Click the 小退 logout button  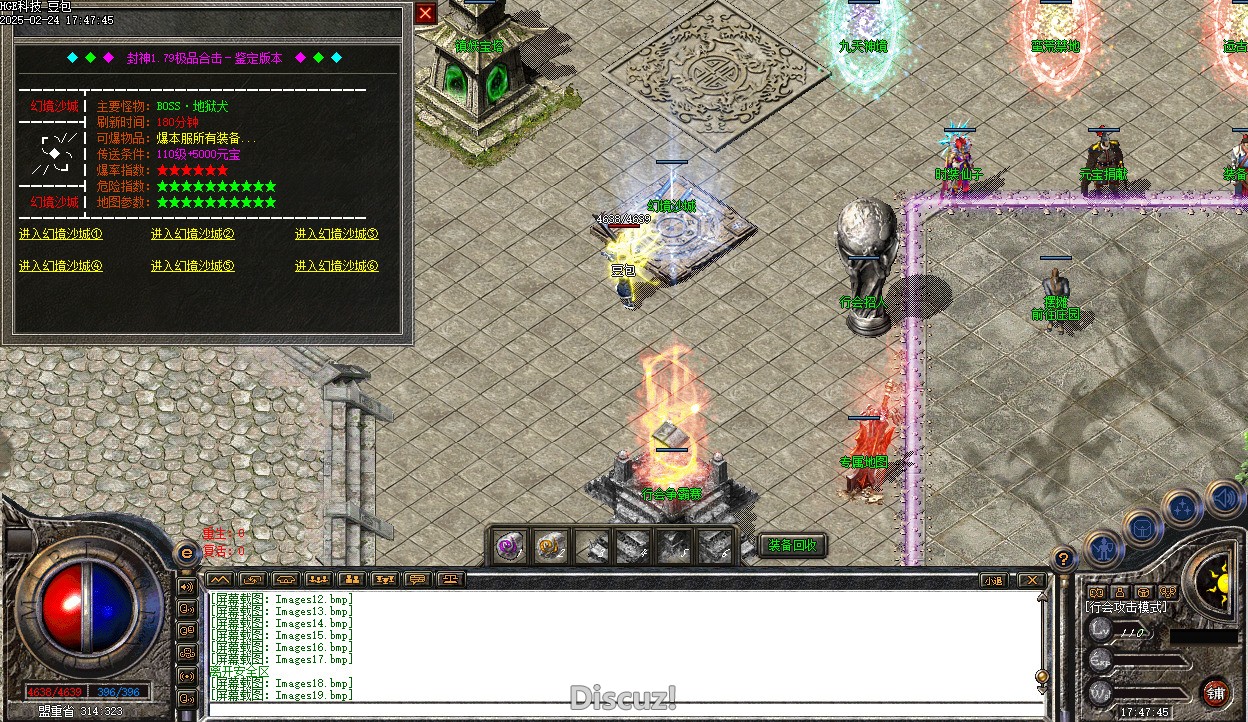point(992,580)
